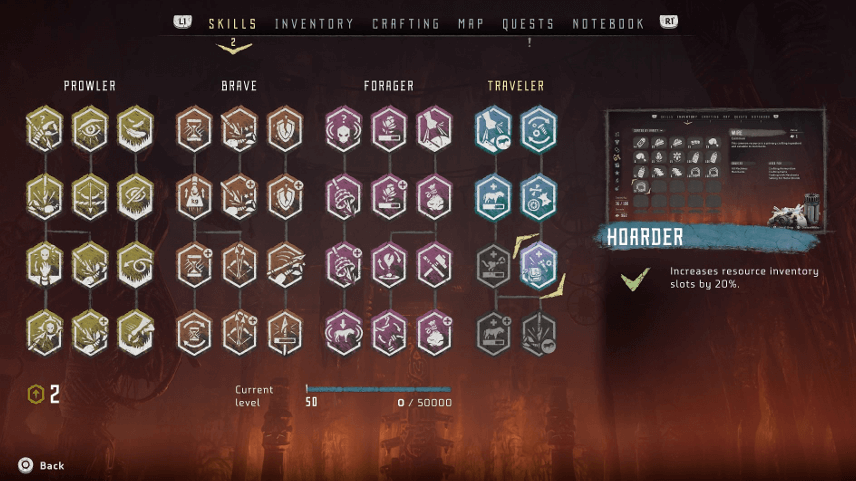
Task: Open the Quests tab
Action: click(529, 24)
